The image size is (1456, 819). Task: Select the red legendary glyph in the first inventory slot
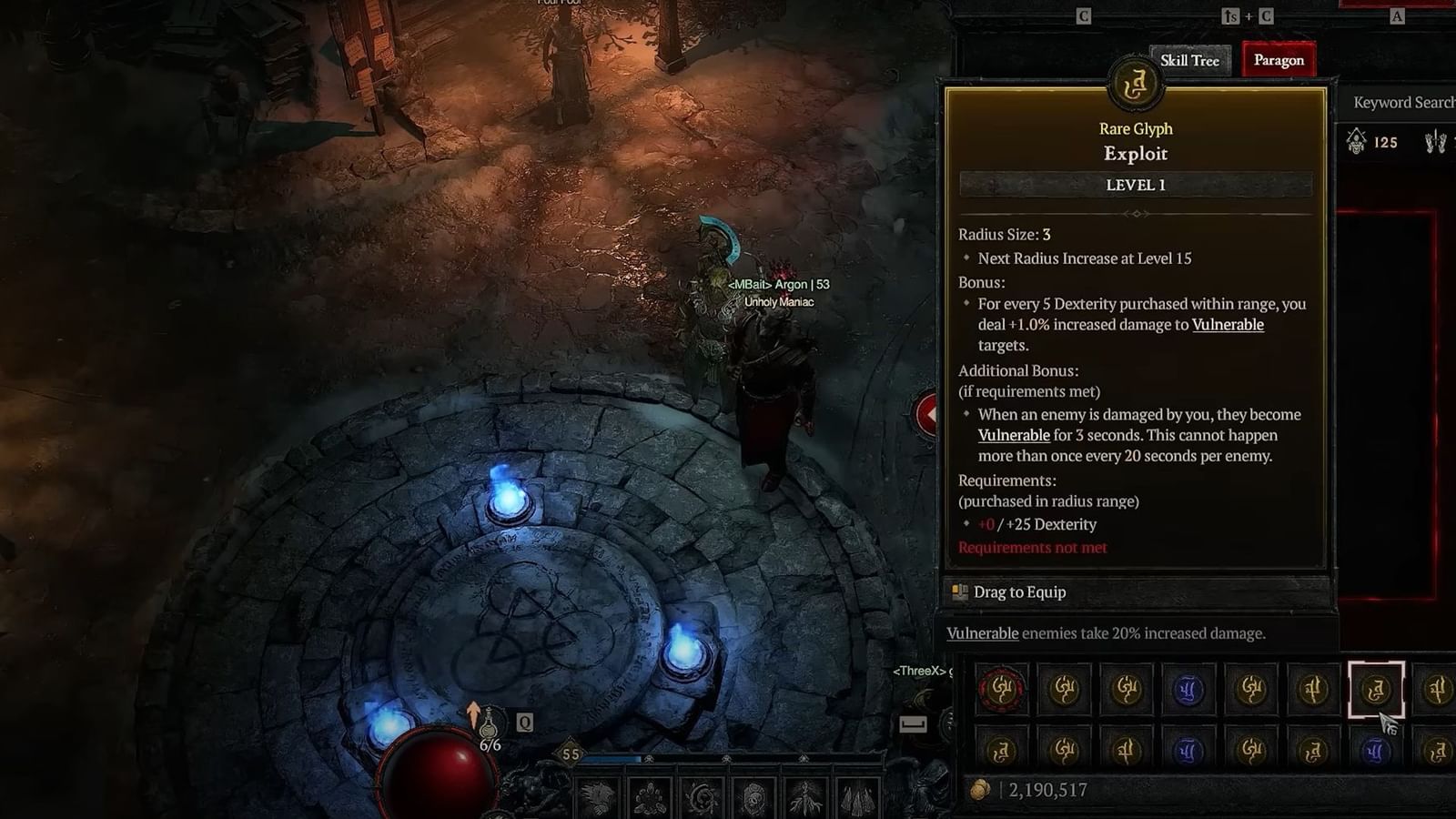1003,689
